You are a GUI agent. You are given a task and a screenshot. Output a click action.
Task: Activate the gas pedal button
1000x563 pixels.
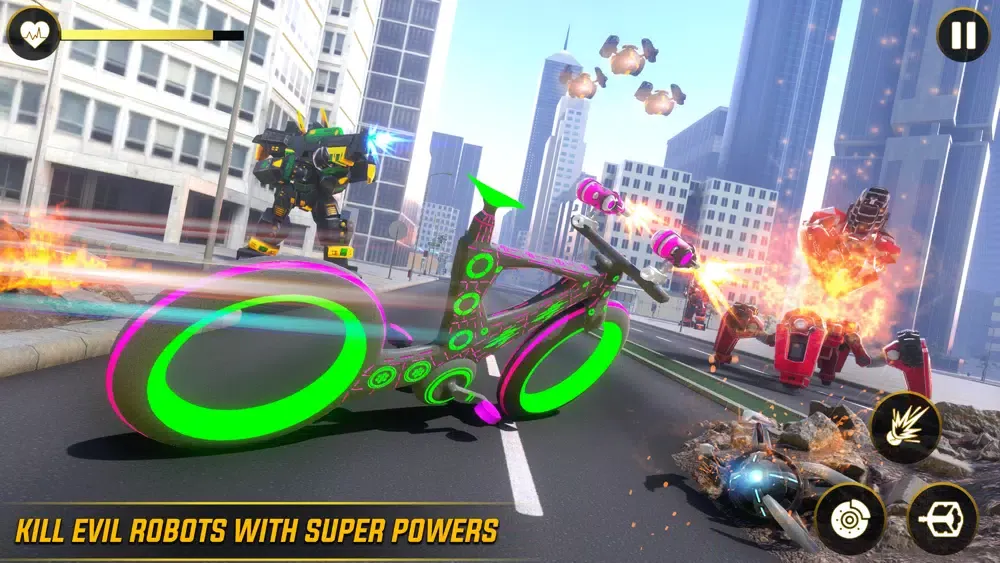[x=941, y=519]
